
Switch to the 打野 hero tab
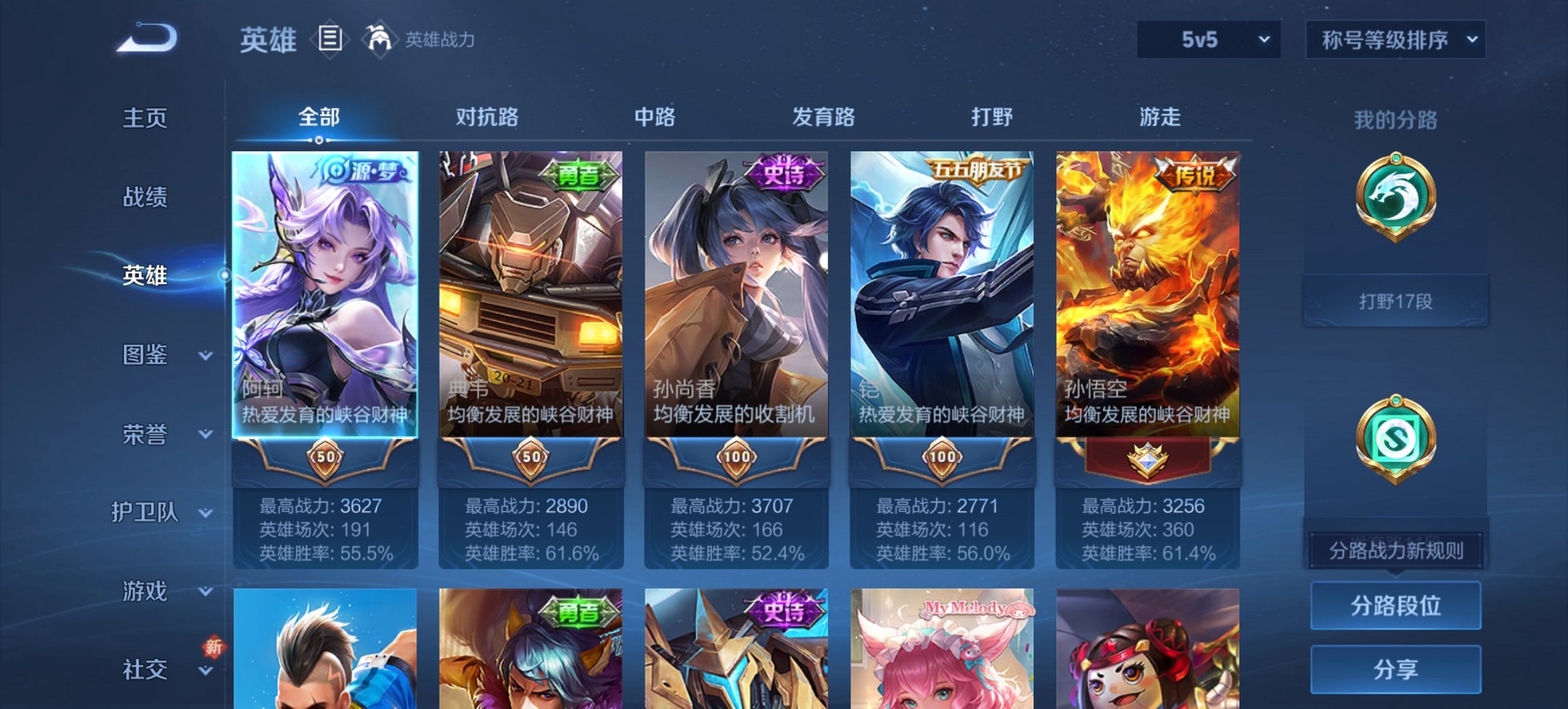tap(992, 118)
